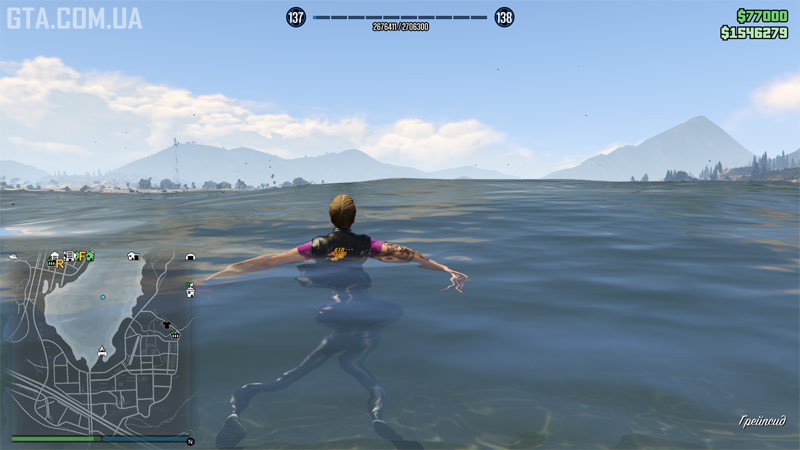800x450 pixels.
Task: Click the north compass indicator on minimap
Action: 189,441
